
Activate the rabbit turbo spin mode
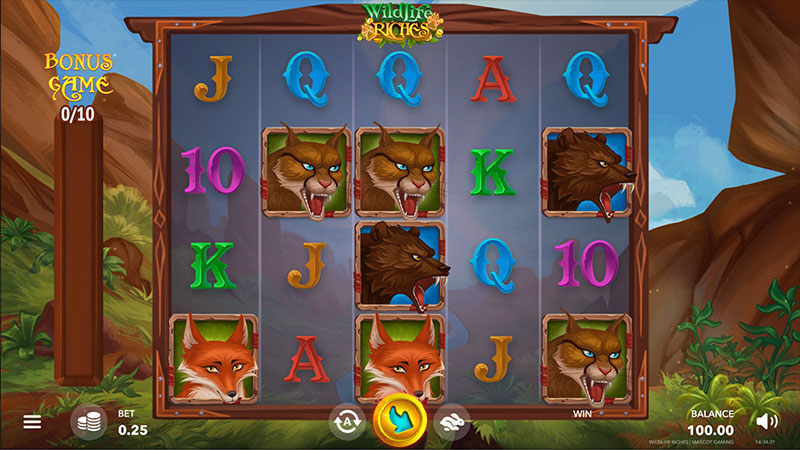click(x=453, y=422)
